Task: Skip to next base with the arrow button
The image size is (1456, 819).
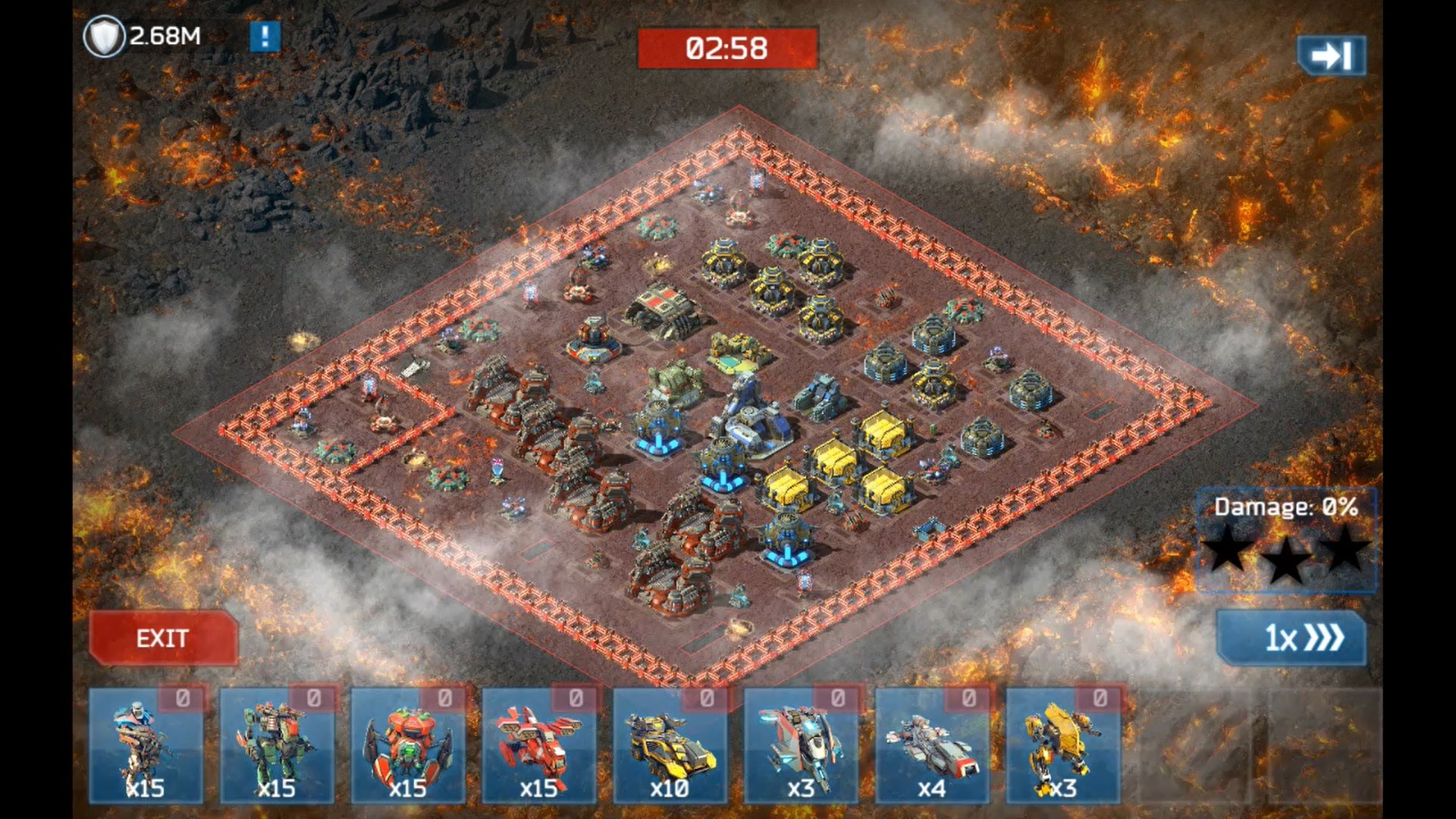Action: (1331, 55)
